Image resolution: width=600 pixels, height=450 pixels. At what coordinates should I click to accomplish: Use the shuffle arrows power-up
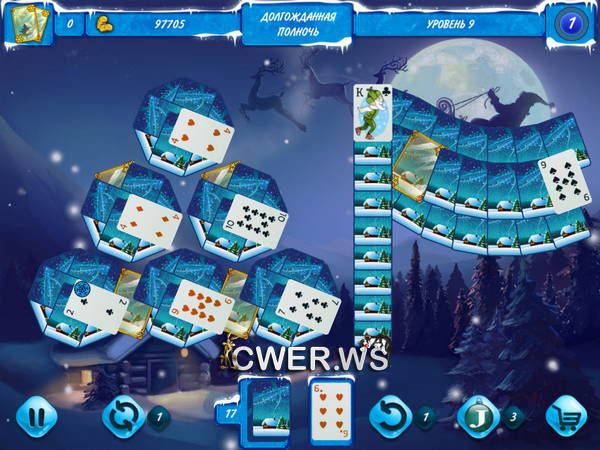(123, 415)
